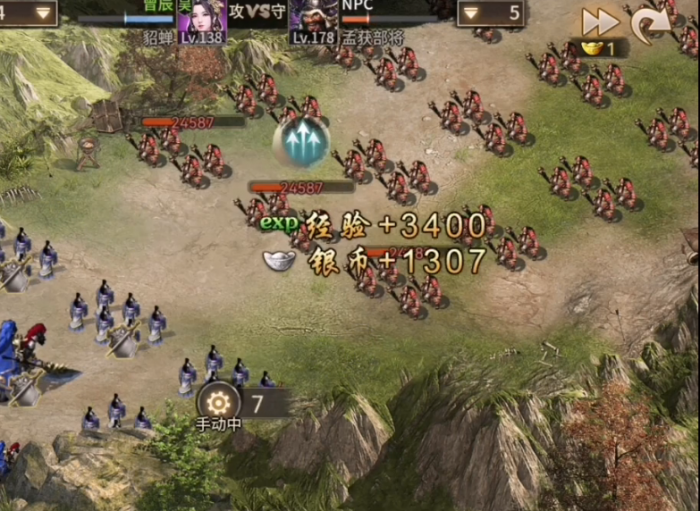
Task: Tap the triple-arrow buff skill icon
Action: (x=302, y=143)
